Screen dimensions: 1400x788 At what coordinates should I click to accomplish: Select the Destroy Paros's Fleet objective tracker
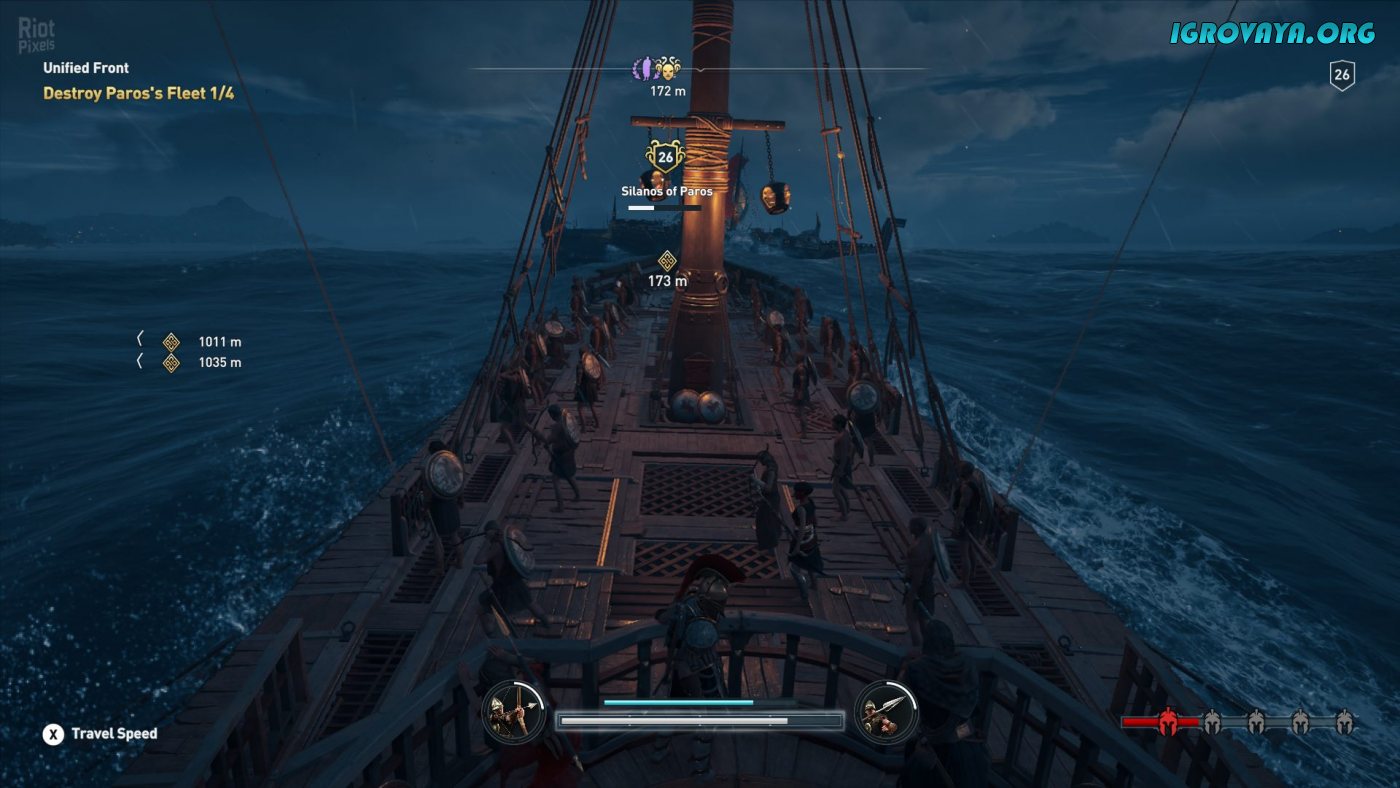138,94
